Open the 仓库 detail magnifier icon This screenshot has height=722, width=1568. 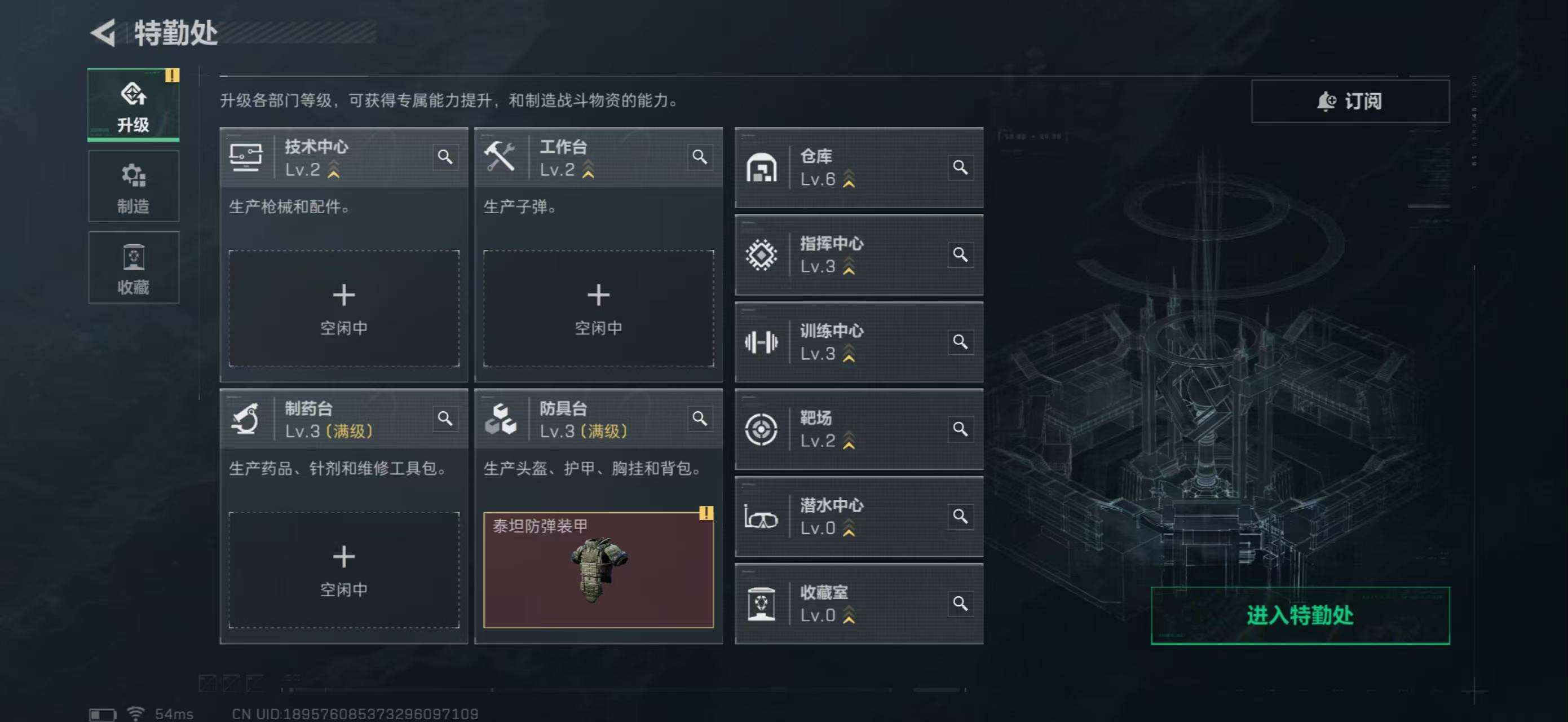point(961,168)
